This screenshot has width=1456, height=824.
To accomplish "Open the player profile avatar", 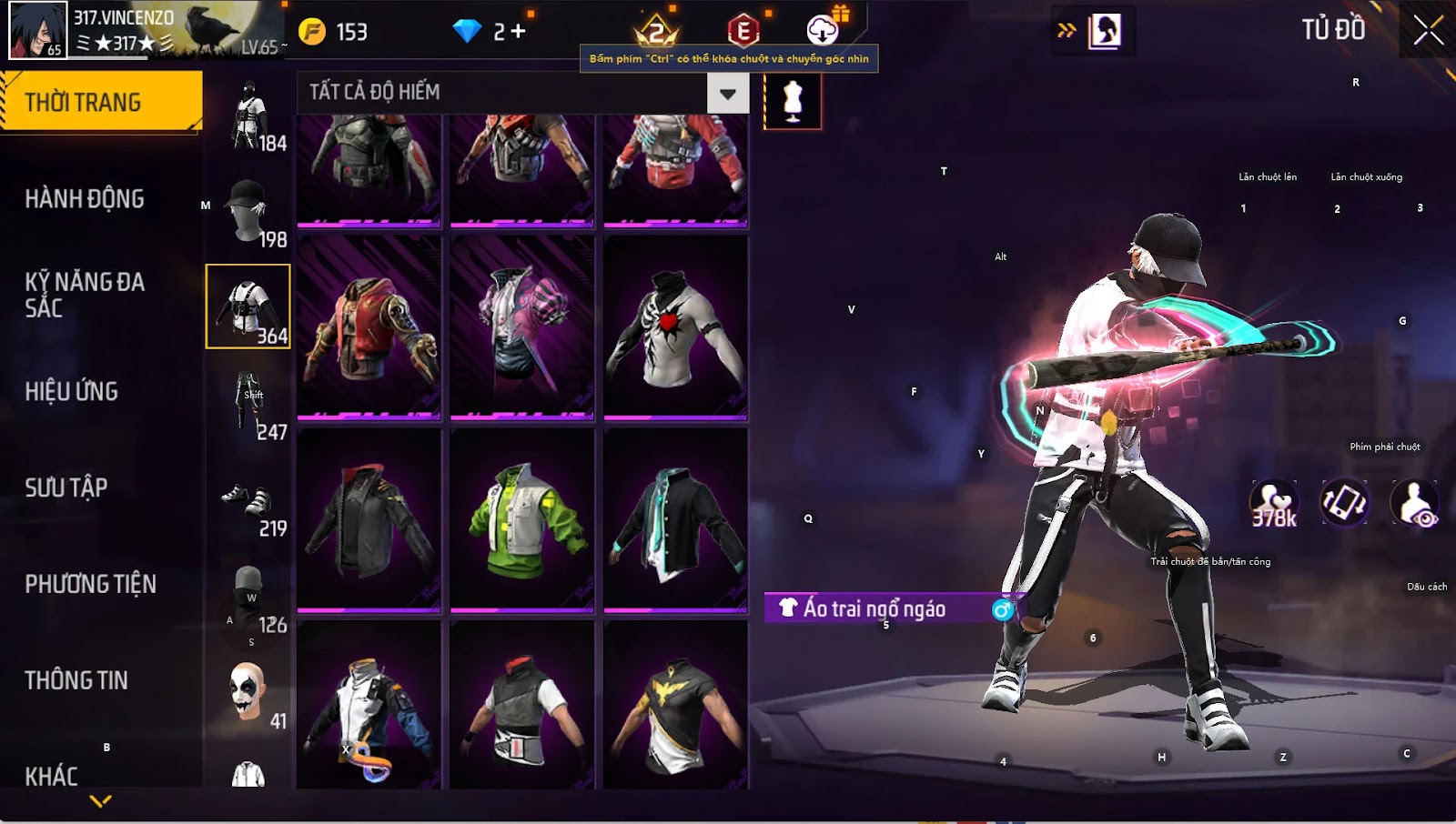I will tap(37, 31).
